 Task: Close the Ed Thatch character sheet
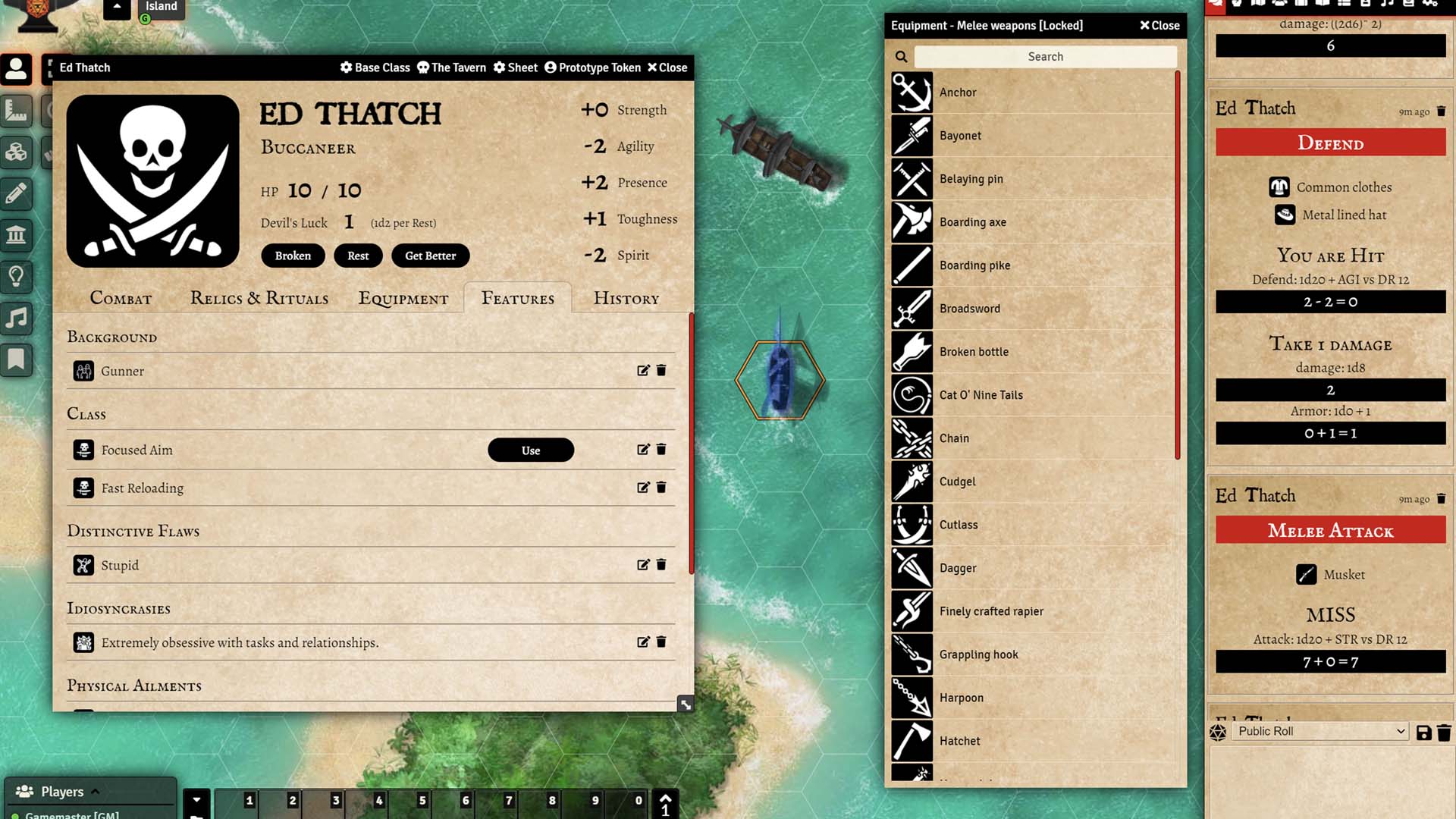(667, 67)
